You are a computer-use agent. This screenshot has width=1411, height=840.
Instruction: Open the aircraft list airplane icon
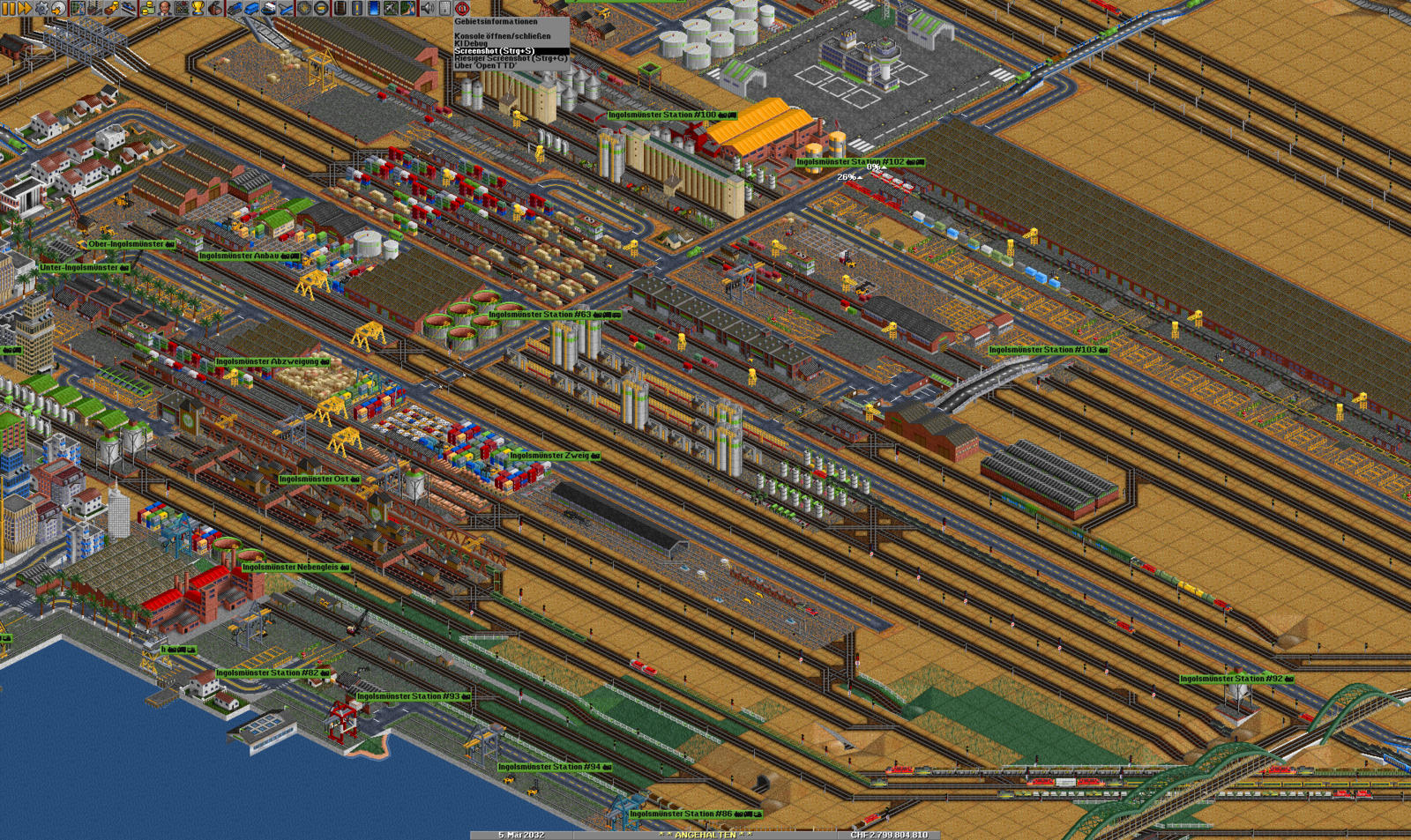point(285,8)
